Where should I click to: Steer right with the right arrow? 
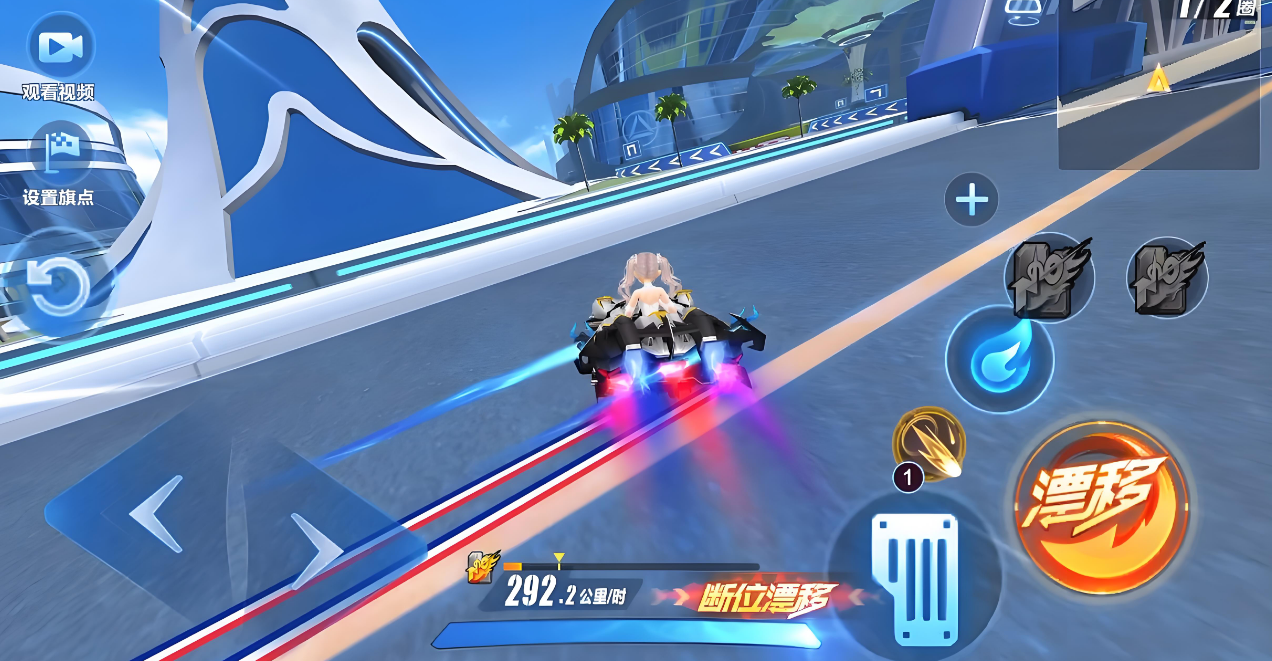(x=318, y=548)
